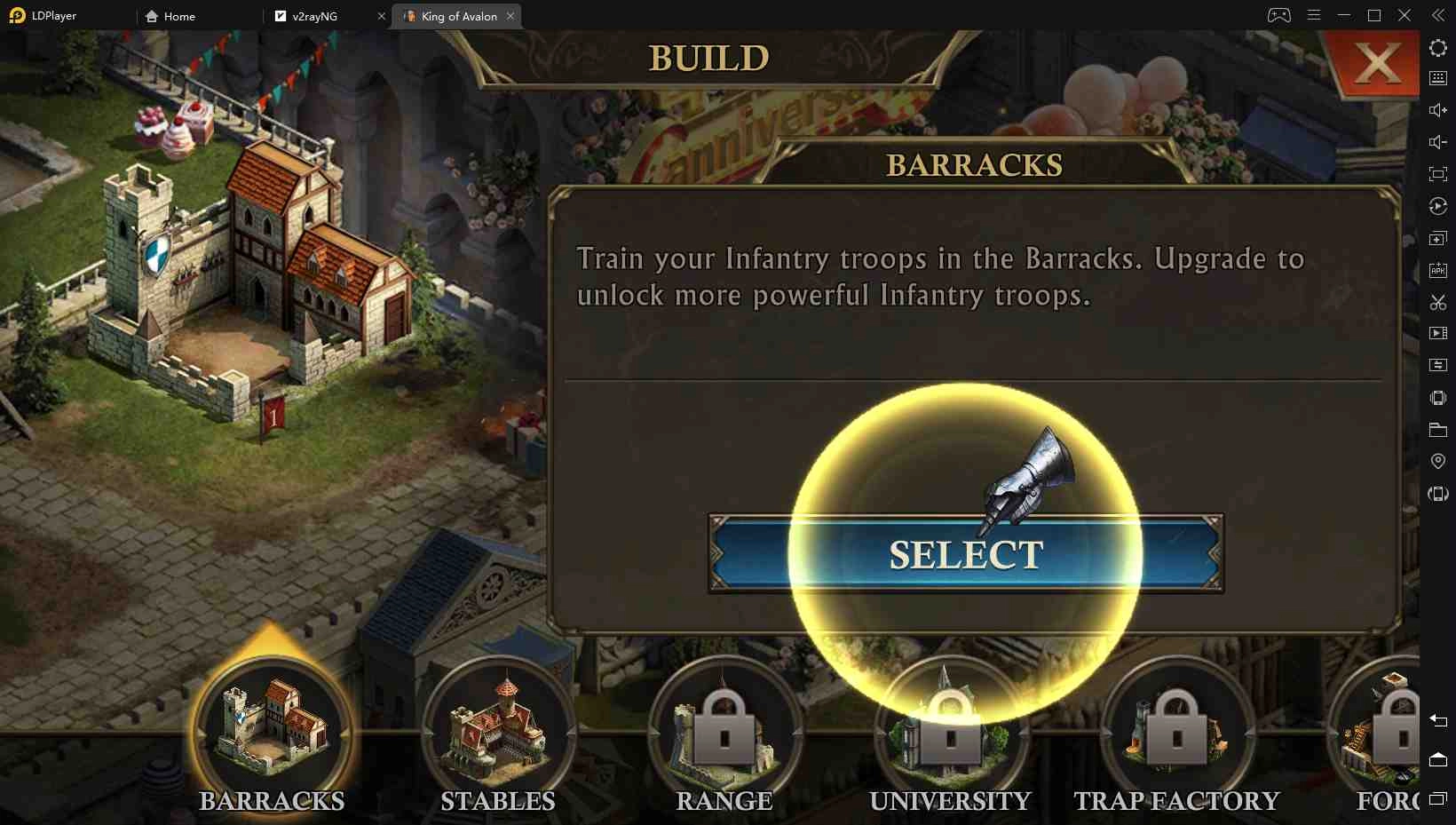The height and width of the screenshot is (825, 1456).
Task: Close the Build menu with the red X
Action: (1376, 63)
